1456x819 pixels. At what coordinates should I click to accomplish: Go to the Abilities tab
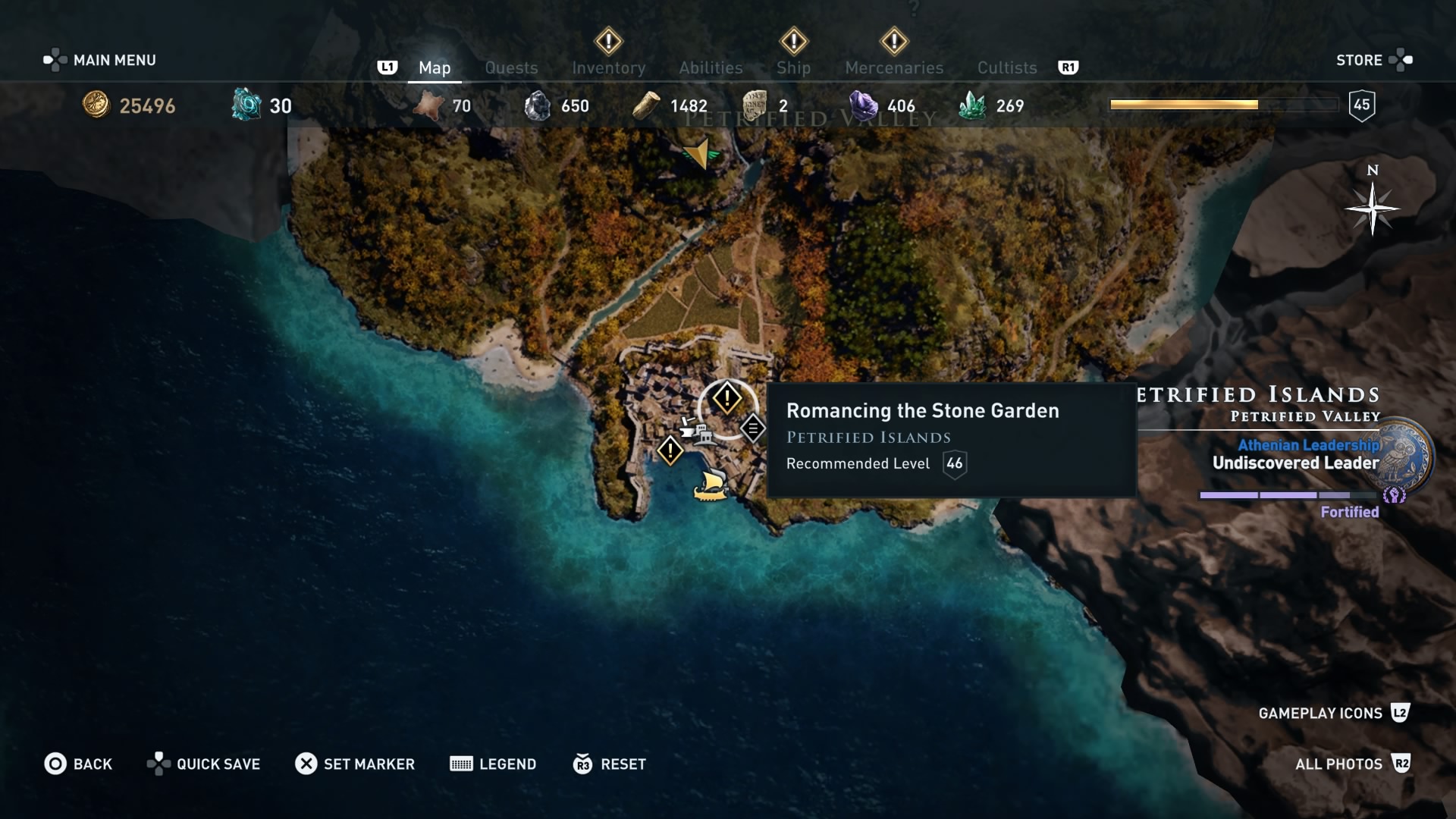pyautogui.click(x=711, y=67)
